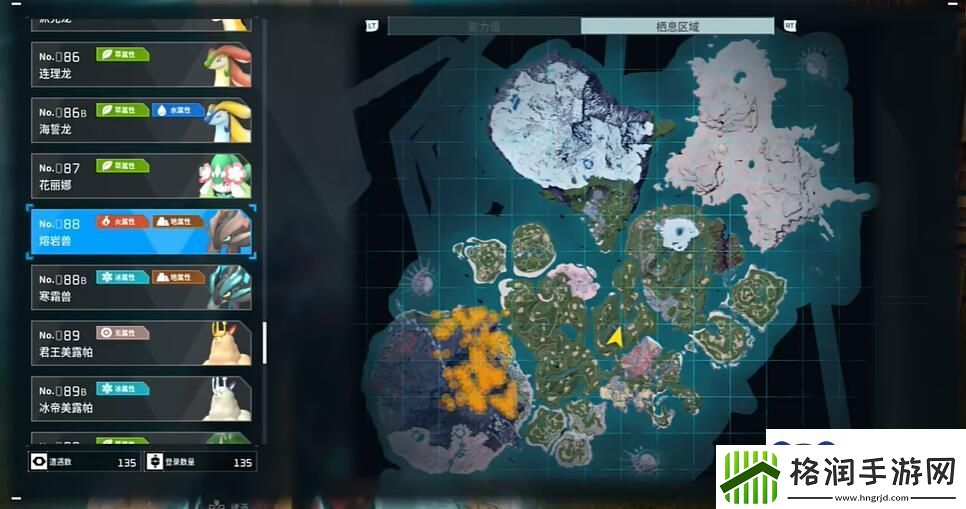Image resolution: width=966 pixels, height=509 pixels.
Task: Choose the No.086B 海誓龙 row
Action: coord(140,121)
